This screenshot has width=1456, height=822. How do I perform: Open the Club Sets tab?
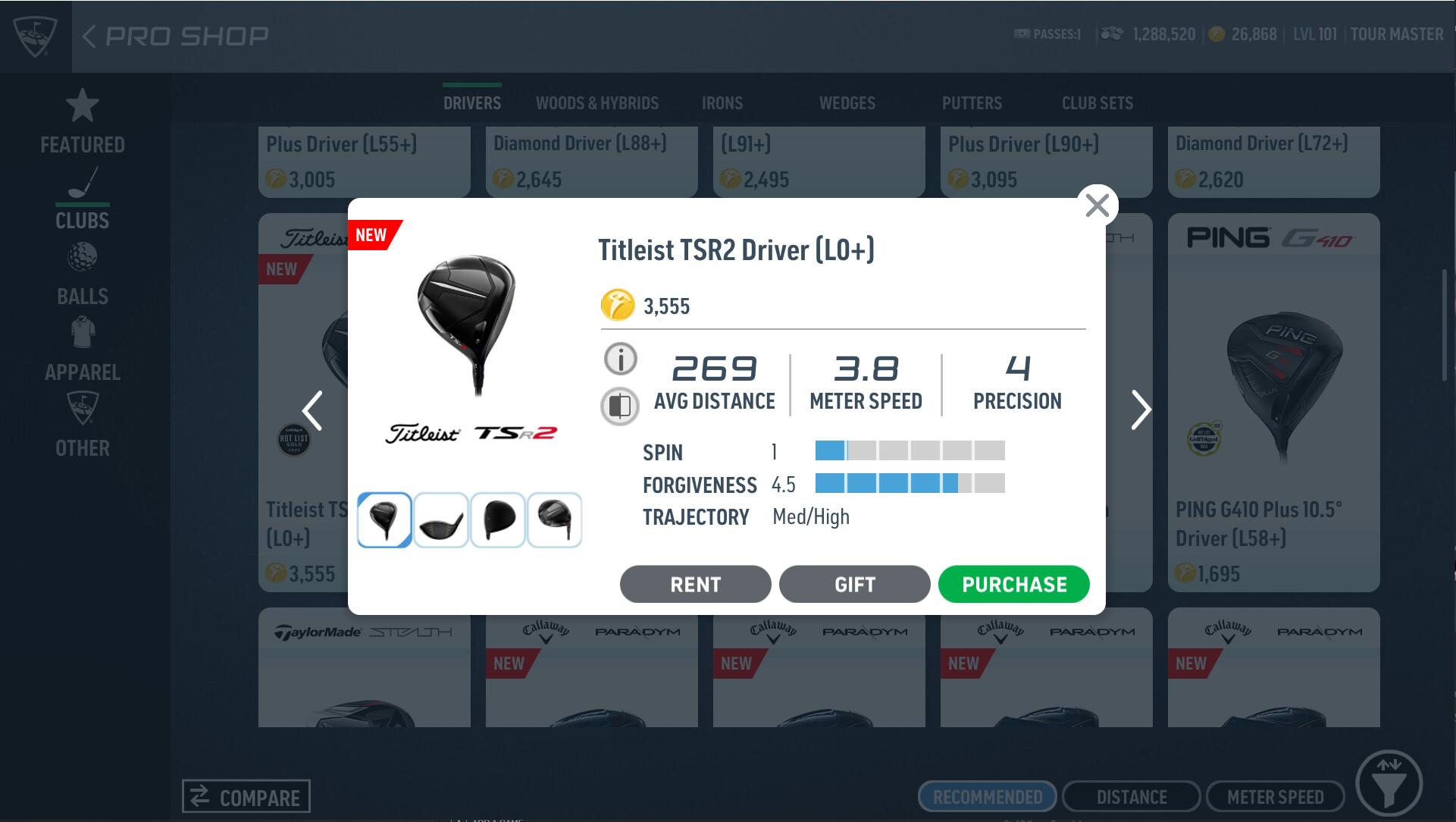pyautogui.click(x=1097, y=103)
